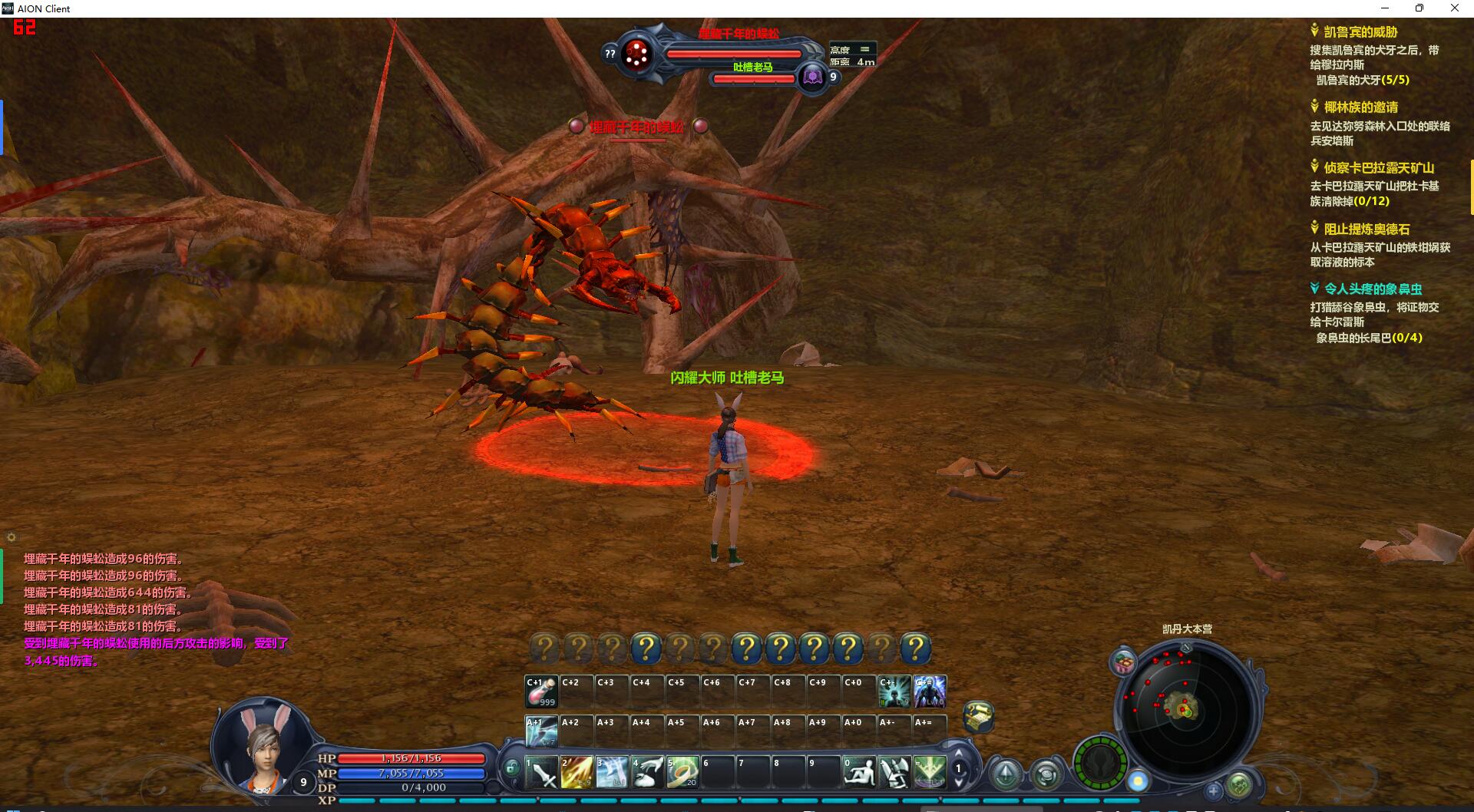Open the gift box icon beside minimap
Screen dimensions: 1474x812
1124,662
